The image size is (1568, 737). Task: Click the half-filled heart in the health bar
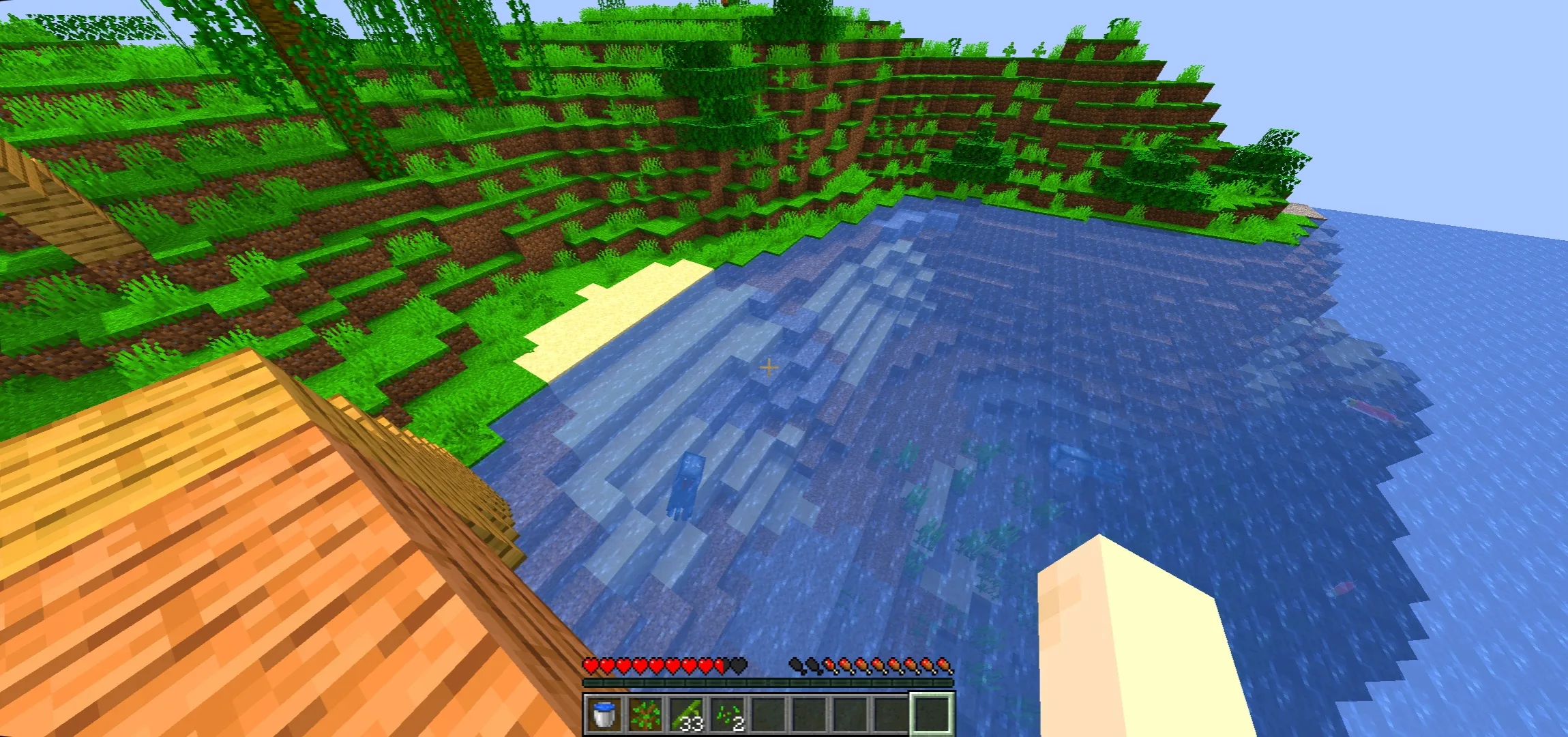pos(720,663)
